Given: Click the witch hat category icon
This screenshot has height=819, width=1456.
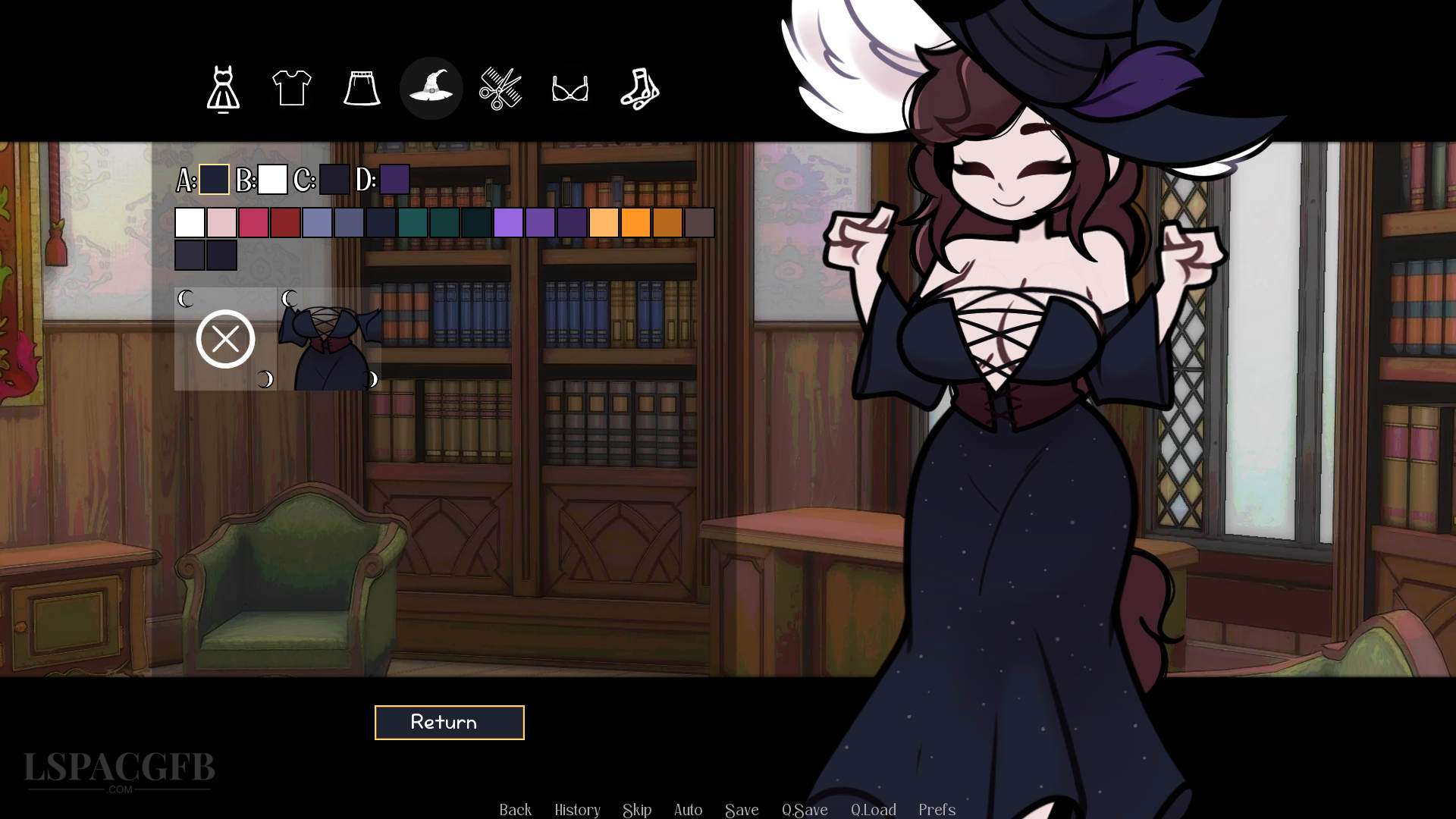Looking at the screenshot, I should [x=431, y=88].
